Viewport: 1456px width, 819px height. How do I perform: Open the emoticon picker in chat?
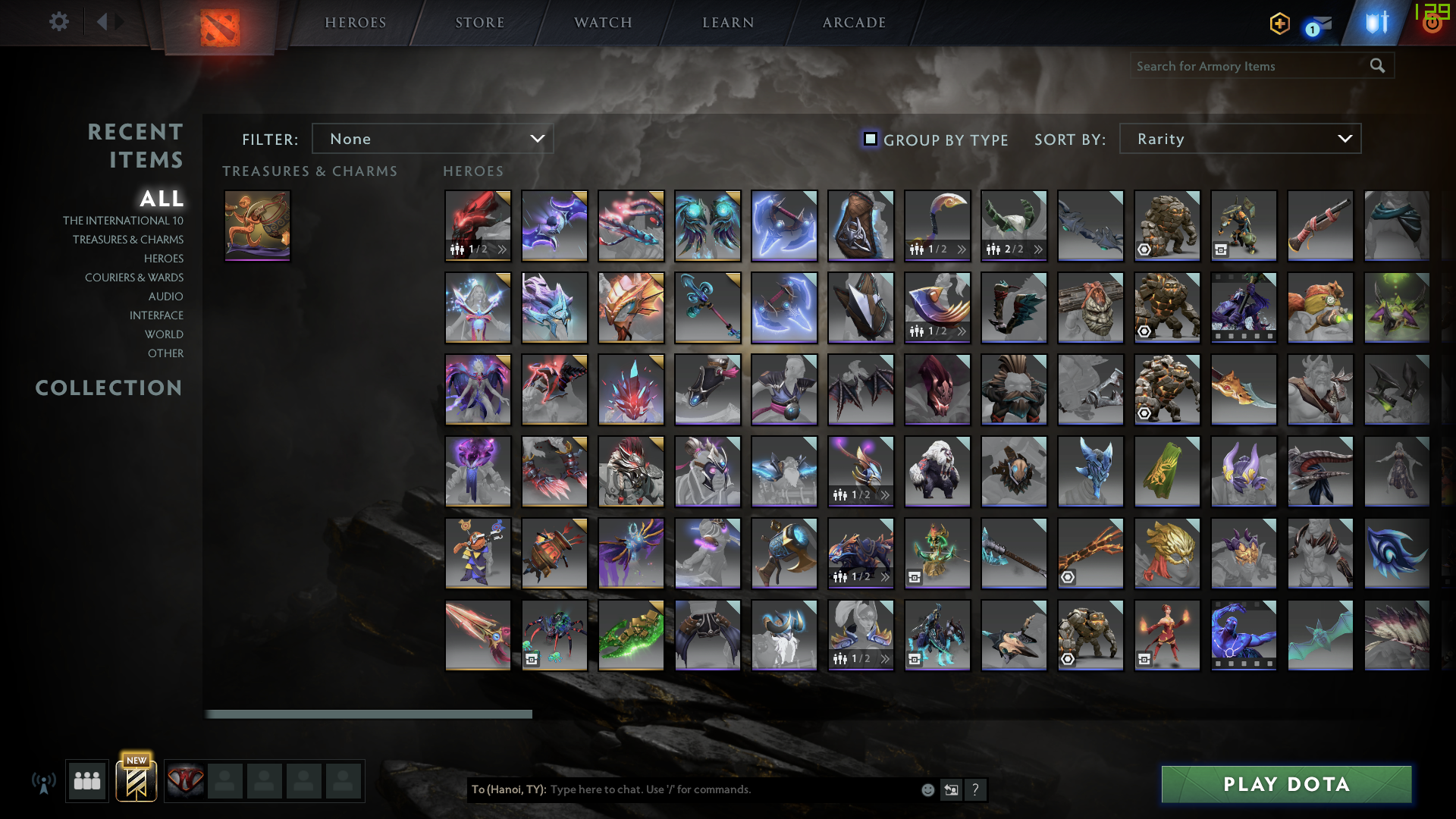[x=927, y=789]
